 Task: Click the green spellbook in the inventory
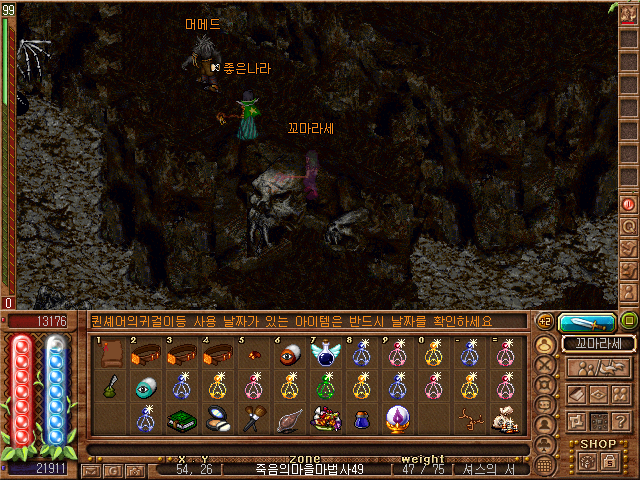(182, 419)
